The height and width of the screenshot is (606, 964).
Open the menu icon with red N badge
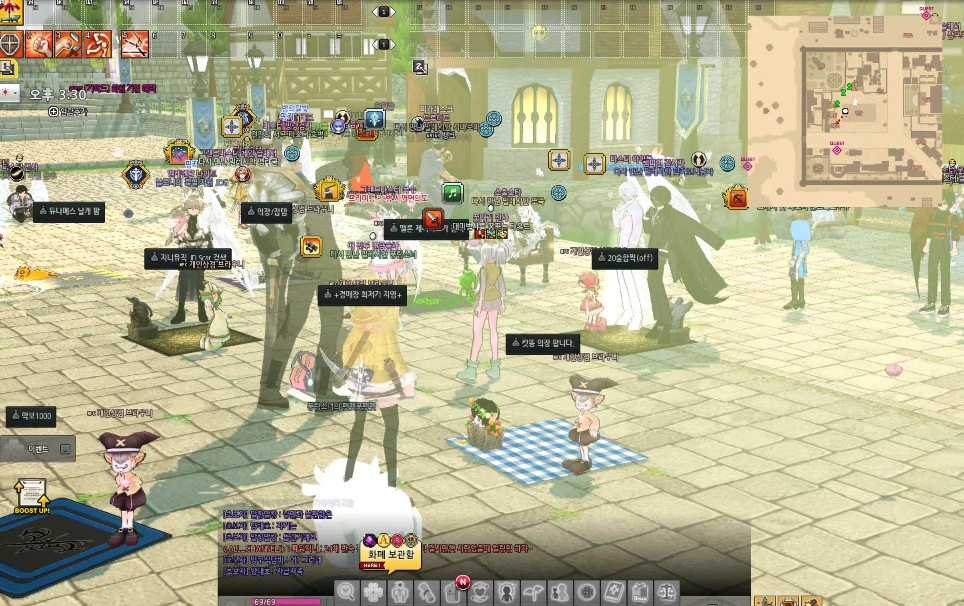(x=454, y=592)
